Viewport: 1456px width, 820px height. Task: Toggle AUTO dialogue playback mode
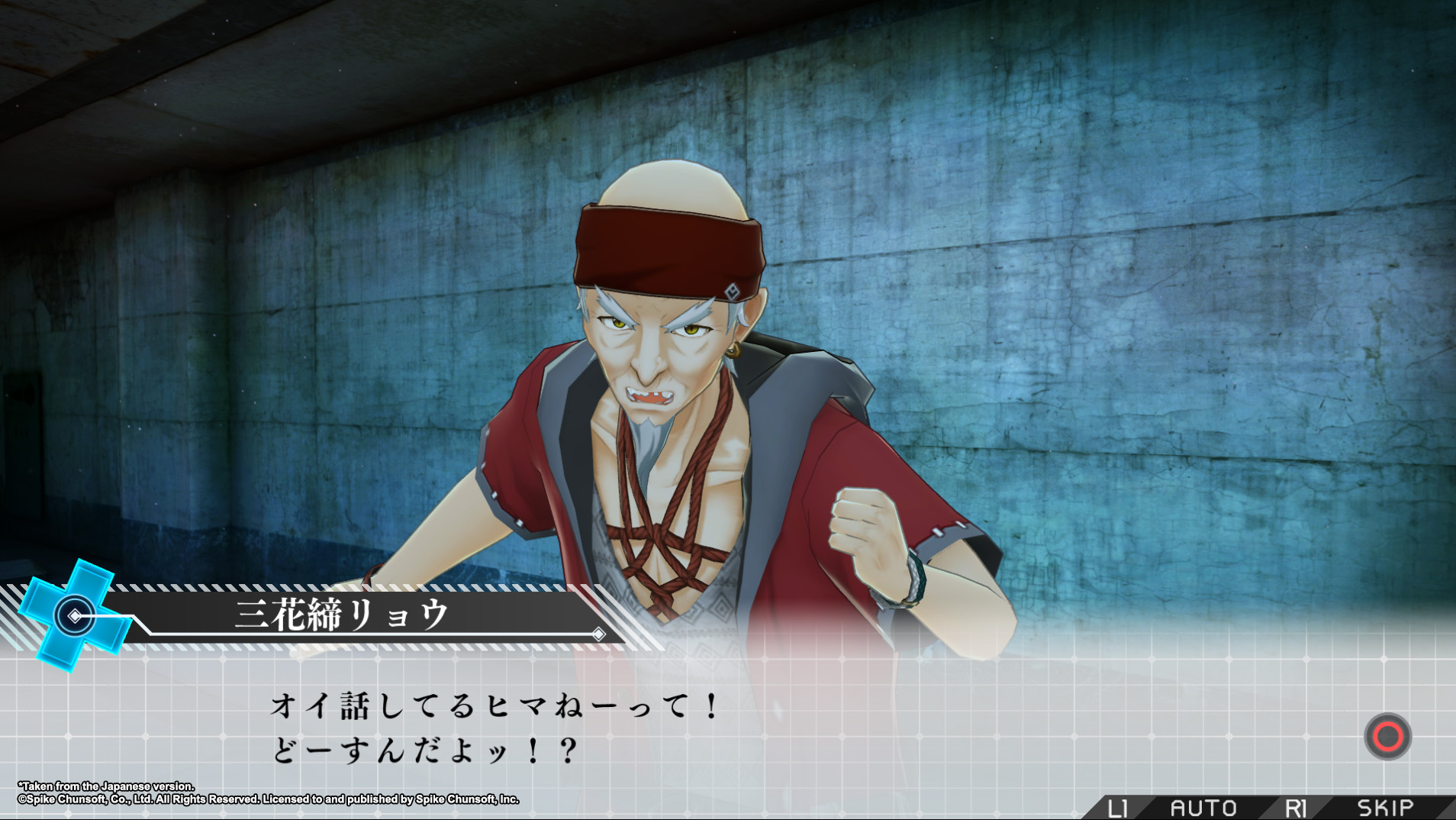click(x=1203, y=806)
